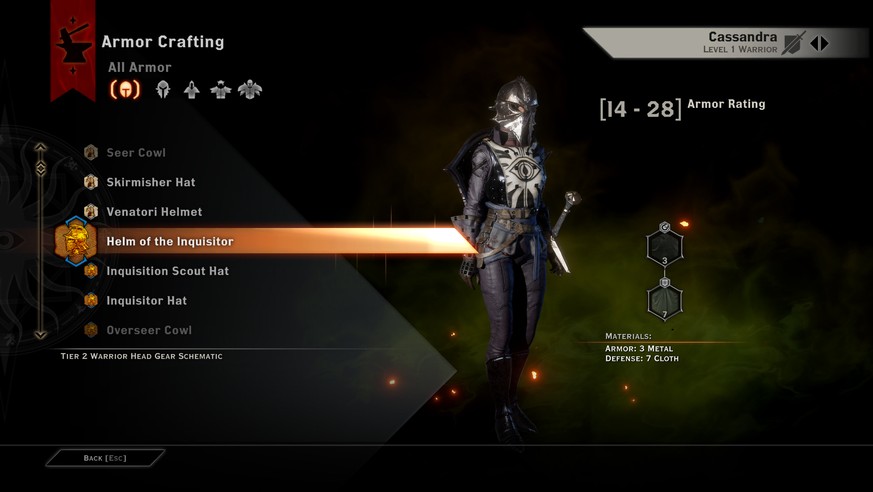Open the hooded armor category tab

pyautogui.click(x=191, y=90)
